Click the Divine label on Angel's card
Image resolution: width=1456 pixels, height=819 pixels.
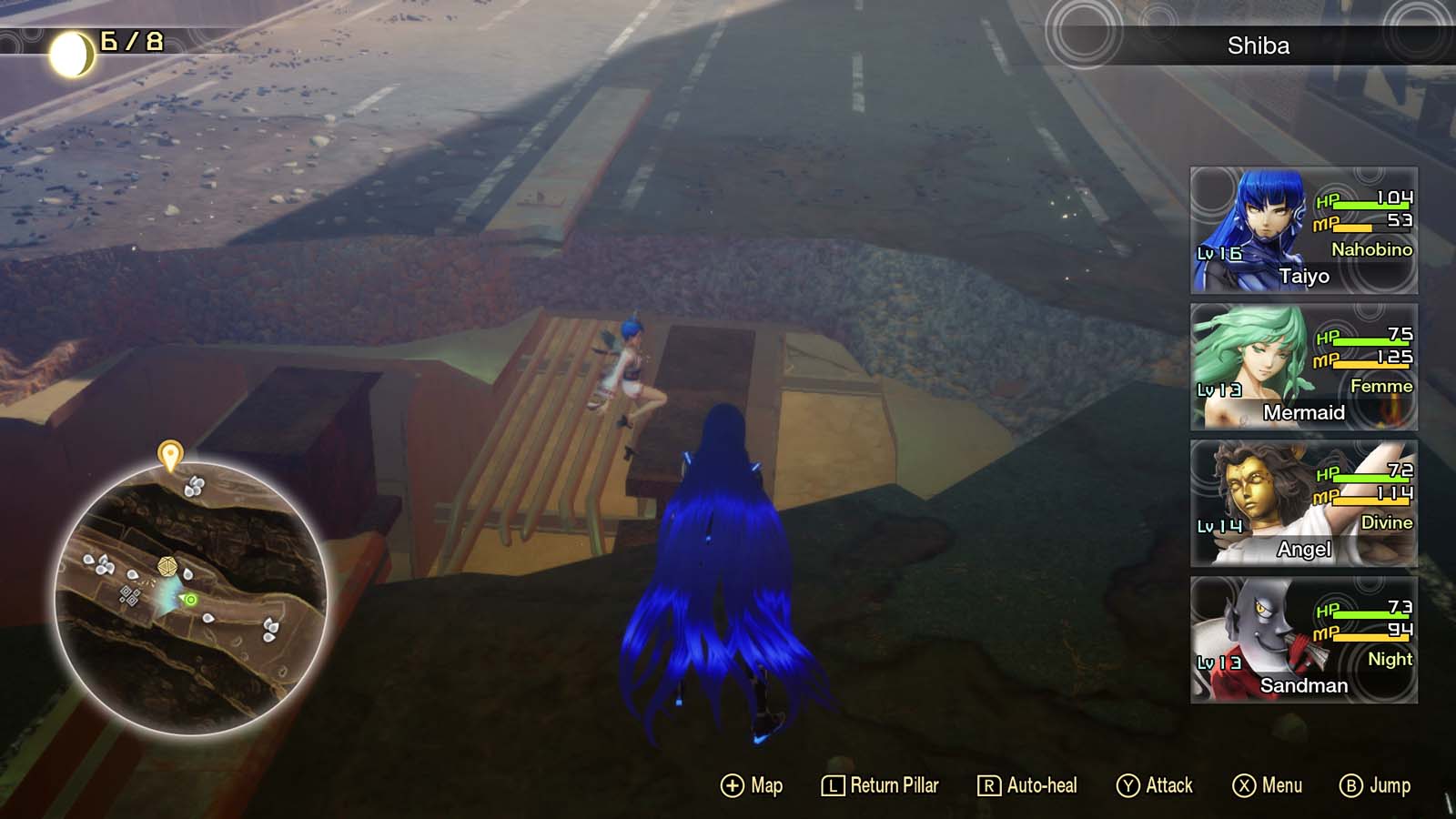click(1387, 522)
